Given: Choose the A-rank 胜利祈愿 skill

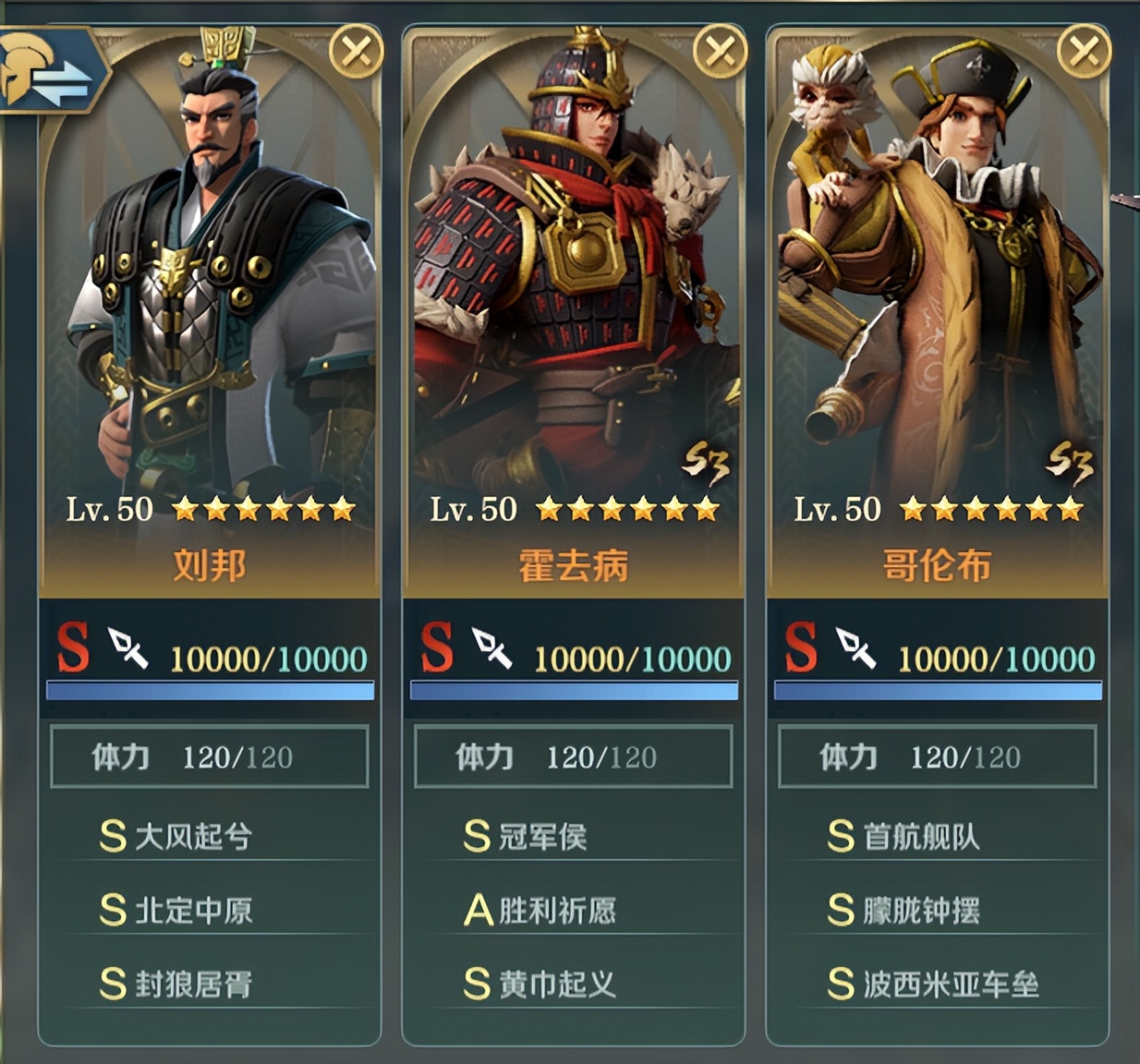Looking at the screenshot, I should 556,911.
